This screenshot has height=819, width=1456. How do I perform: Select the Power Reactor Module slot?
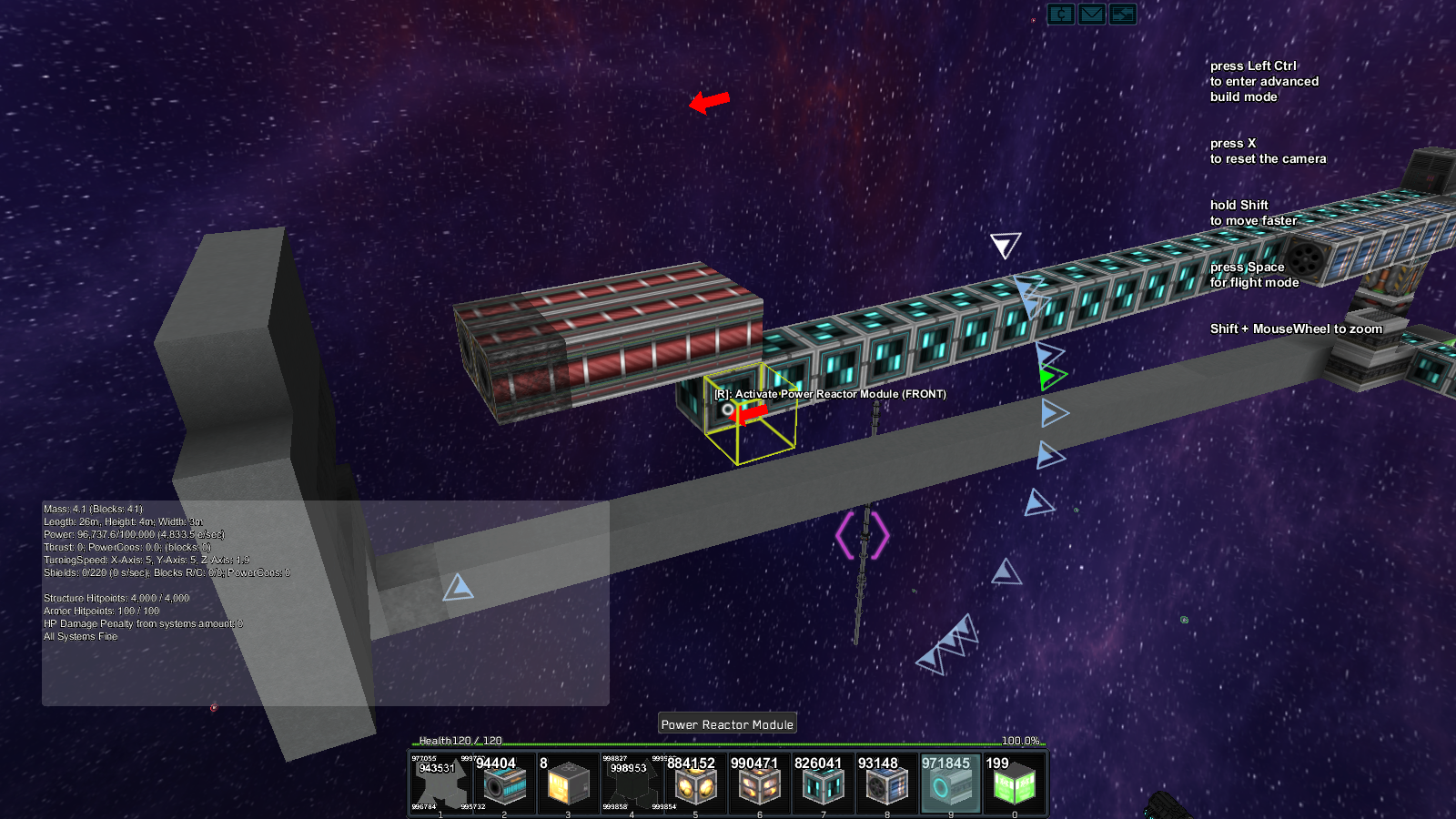coord(950,783)
